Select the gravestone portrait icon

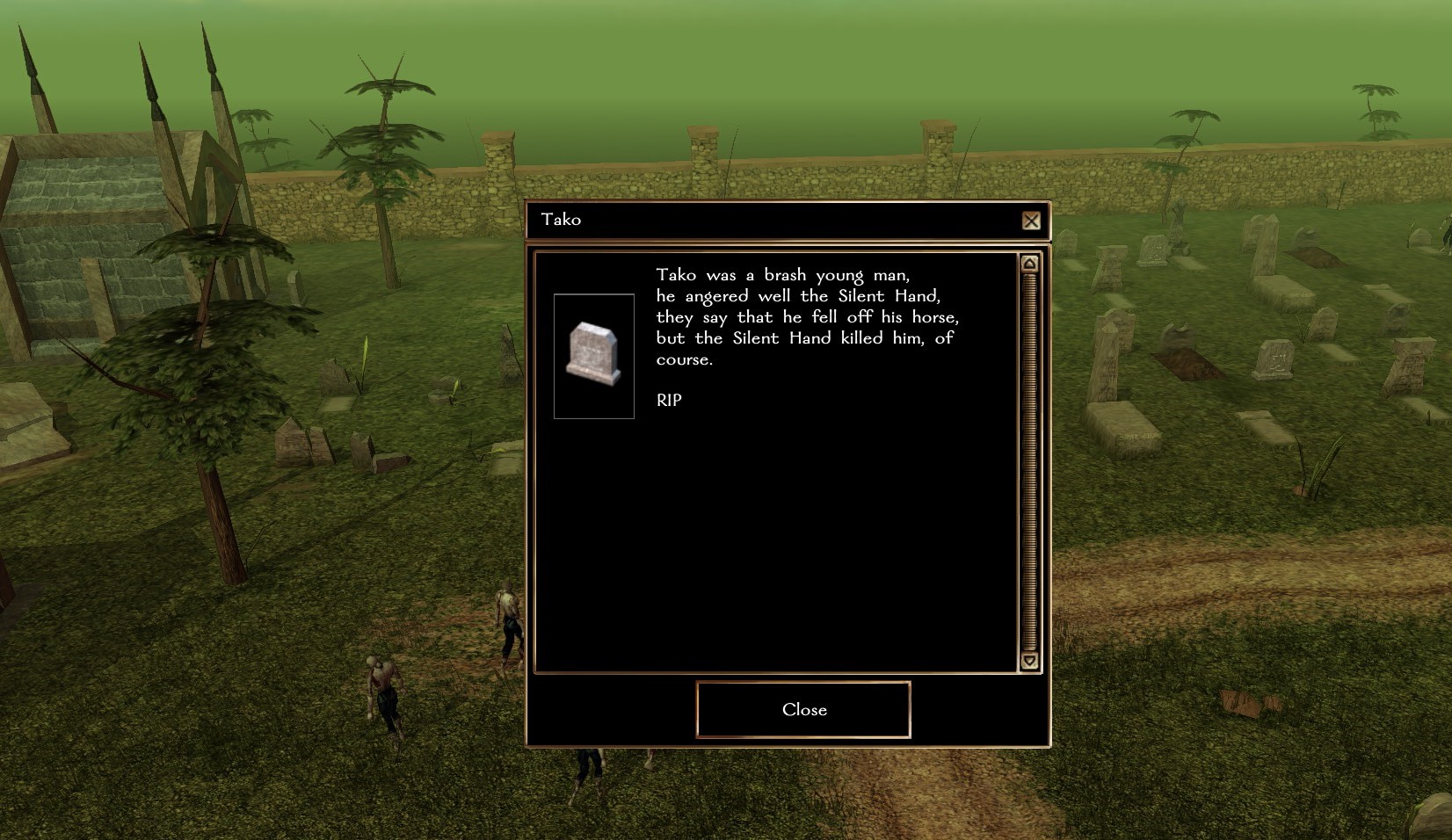click(594, 356)
